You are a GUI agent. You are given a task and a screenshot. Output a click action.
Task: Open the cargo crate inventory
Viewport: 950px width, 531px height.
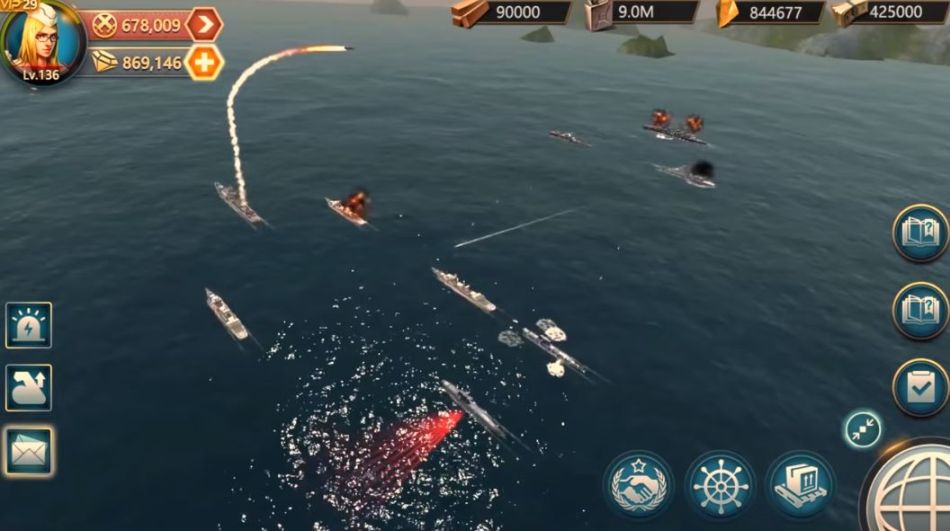(801, 485)
